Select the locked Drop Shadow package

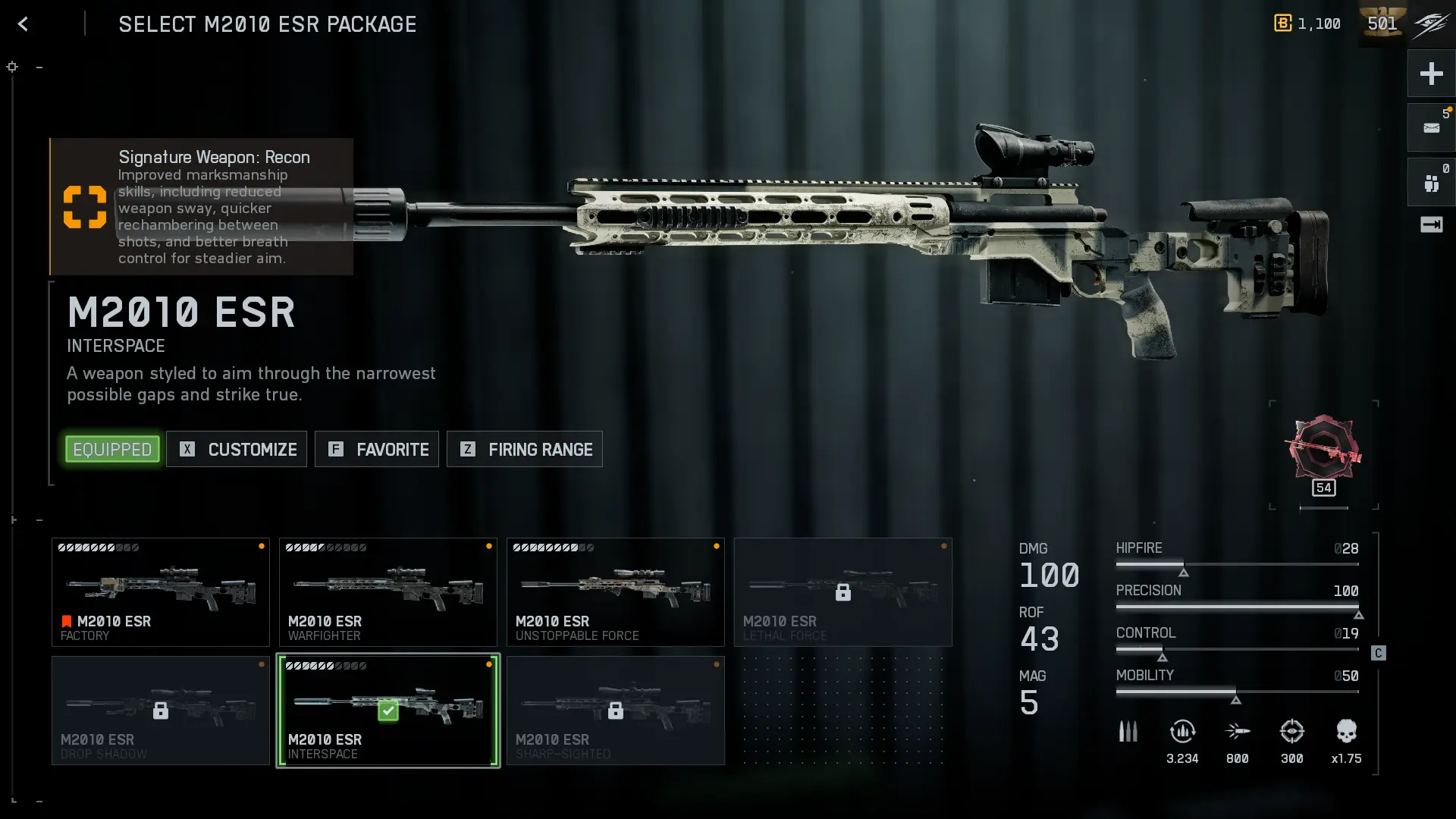[x=161, y=711]
